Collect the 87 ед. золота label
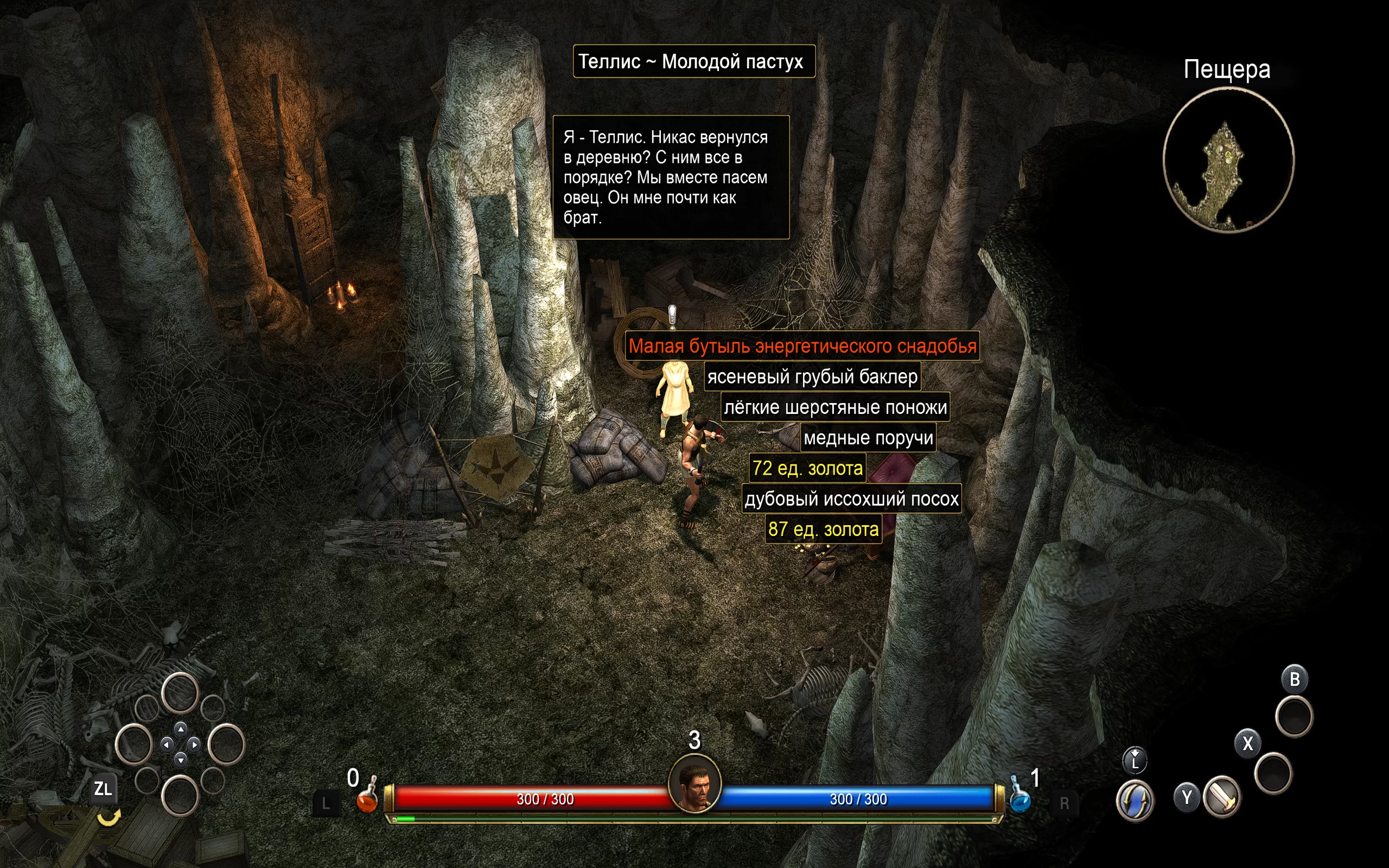This screenshot has width=1389, height=868. click(x=823, y=529)
